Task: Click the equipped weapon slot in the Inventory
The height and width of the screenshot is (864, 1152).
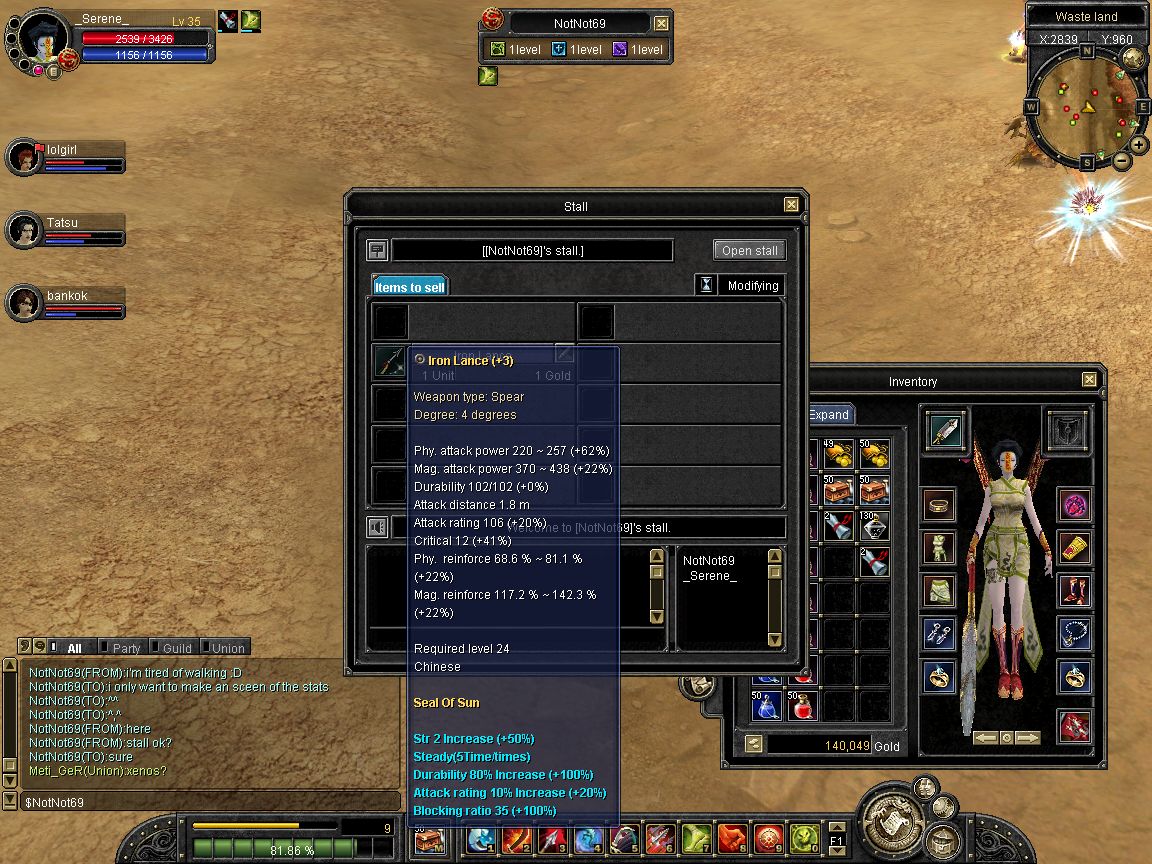Action: pos(945,430)
